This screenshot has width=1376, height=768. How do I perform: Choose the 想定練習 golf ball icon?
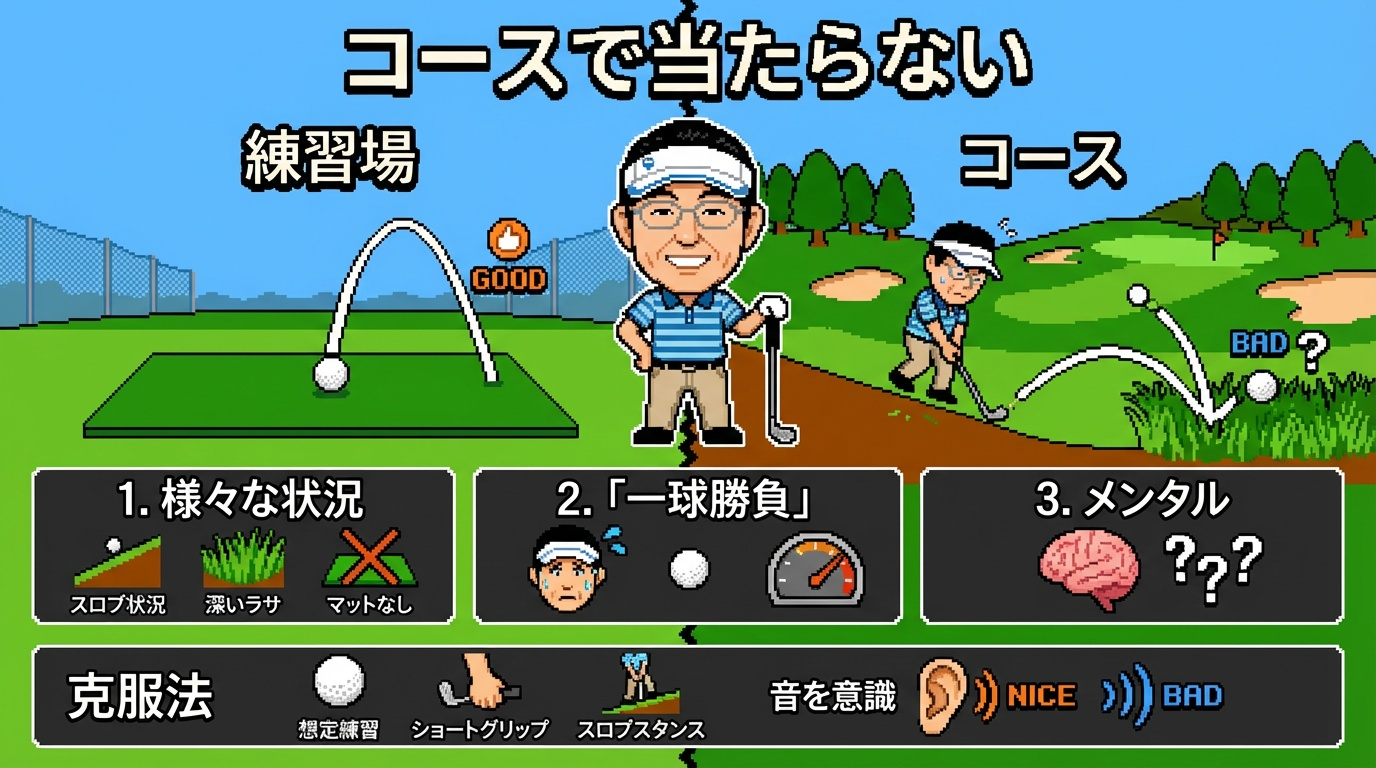click(338, 682)
